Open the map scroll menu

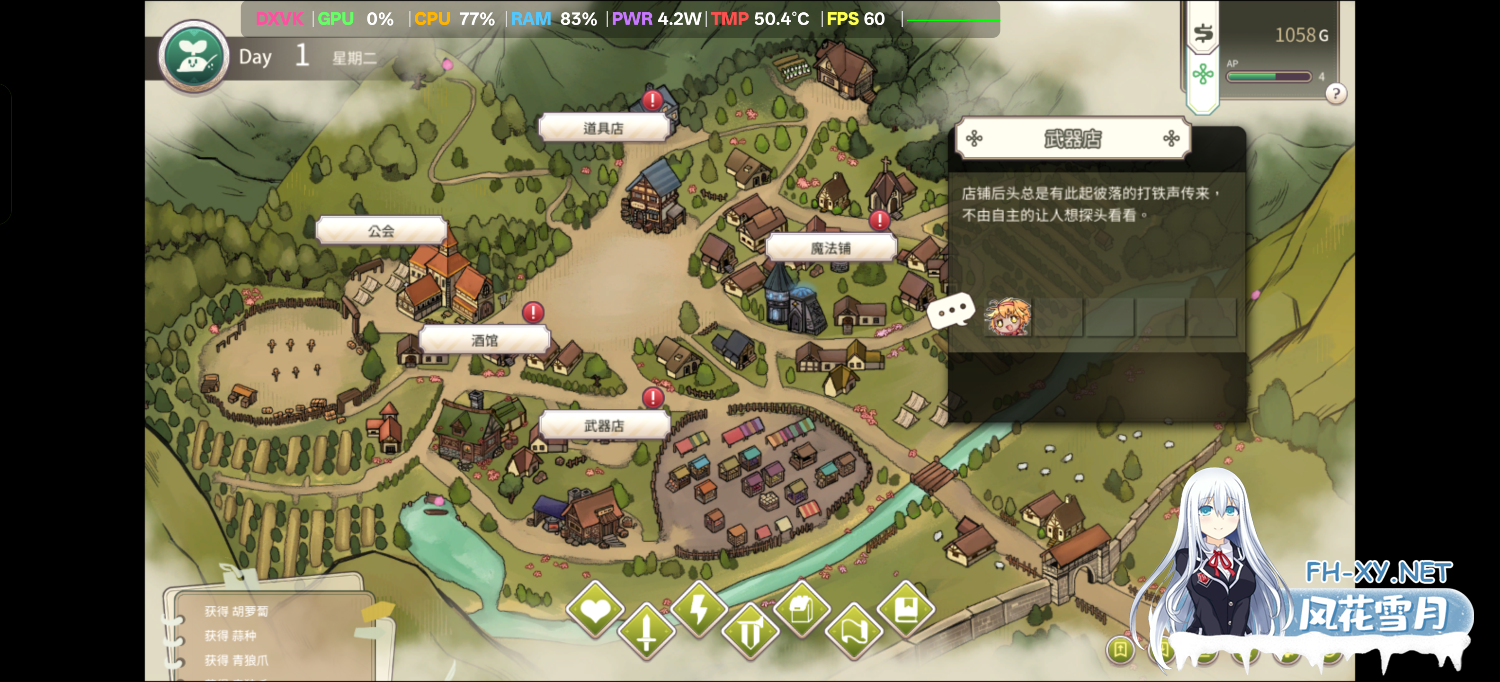[x=854, y=632]
